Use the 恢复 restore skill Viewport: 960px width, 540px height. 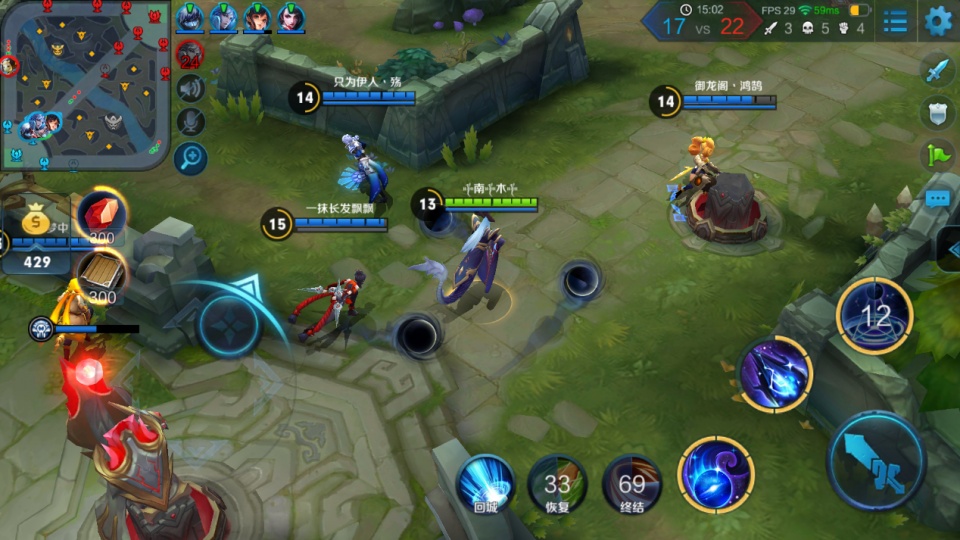point(557,485)
